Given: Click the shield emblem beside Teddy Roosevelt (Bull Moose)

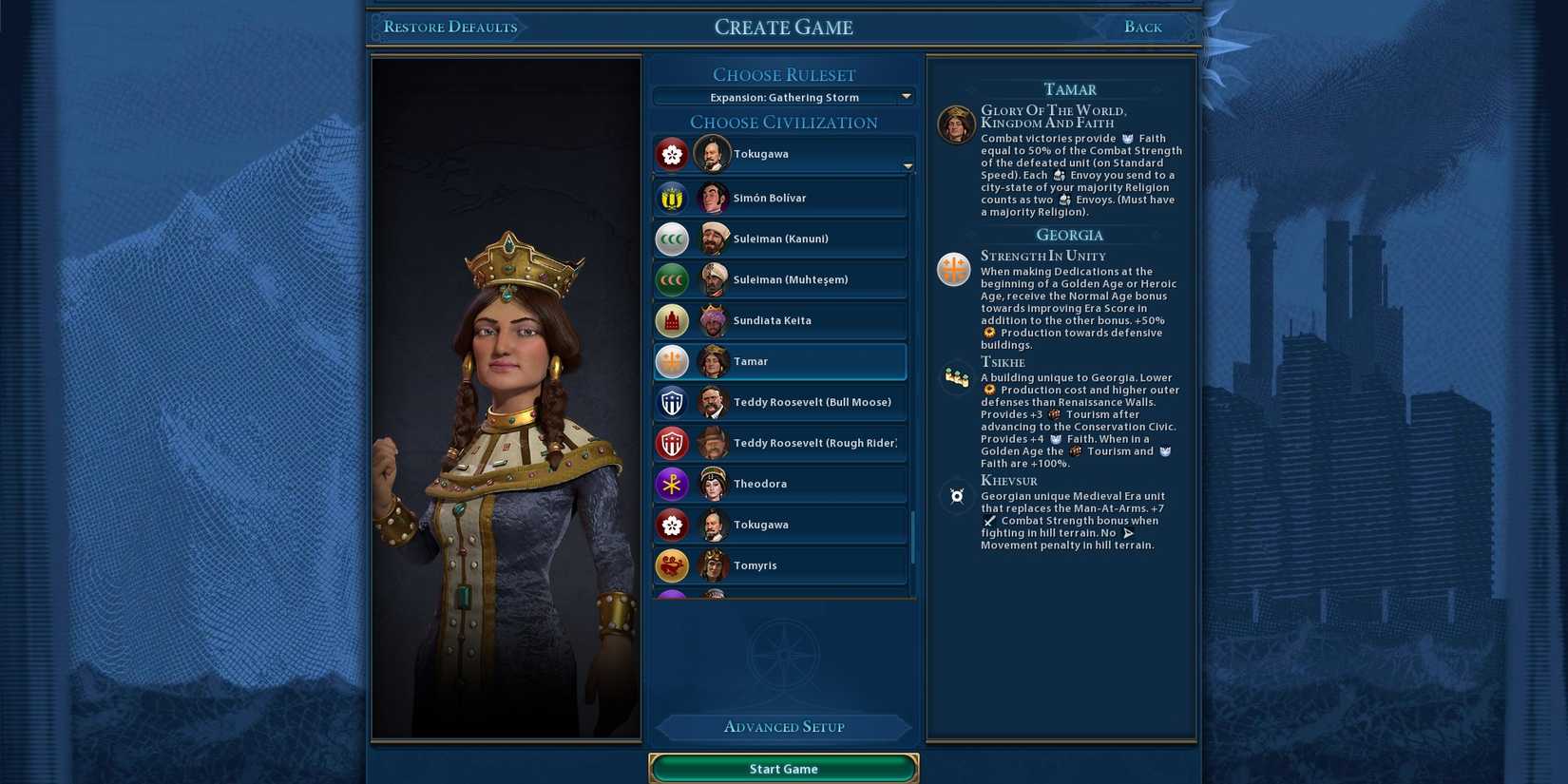Looking at the screenshot, I should click(x=672, y=402).
